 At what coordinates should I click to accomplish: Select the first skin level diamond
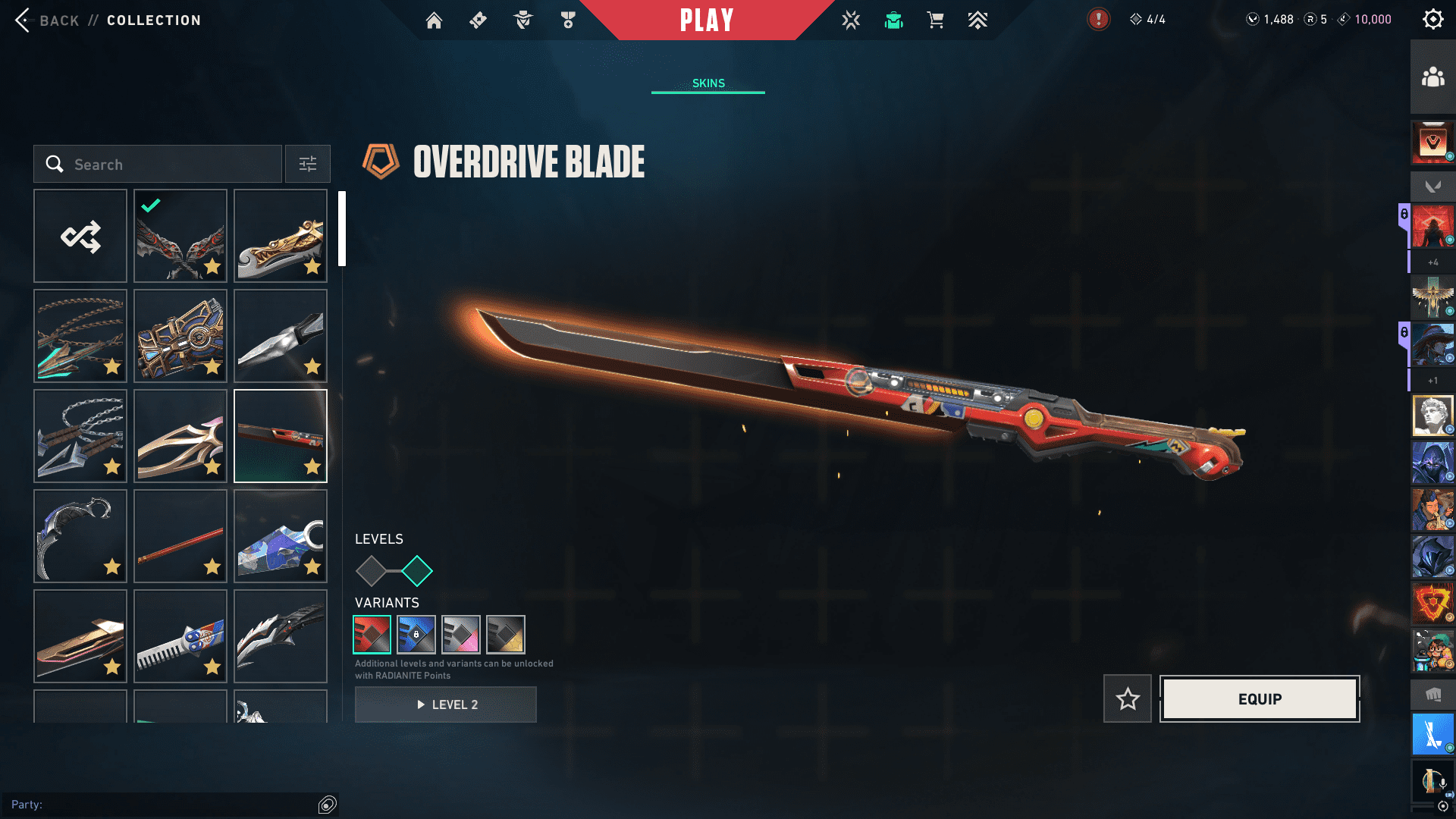[x=372, y=571]
